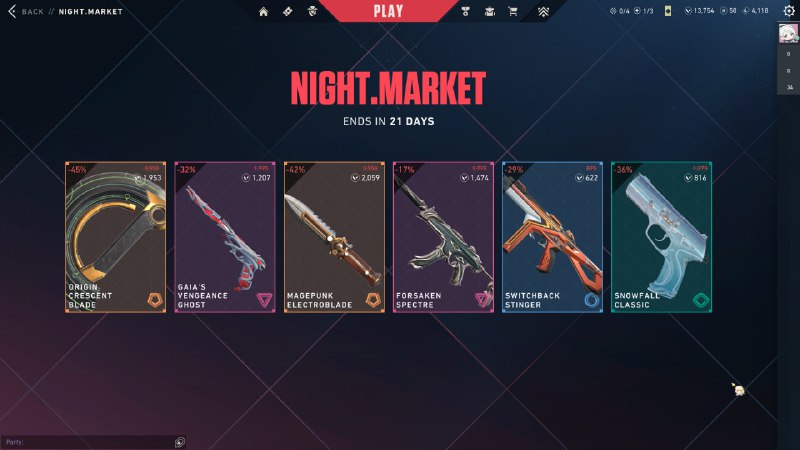Viewport: 800px width, 450px height.
Task: Click the red PLAY button
Action: (x=387, y=11)
